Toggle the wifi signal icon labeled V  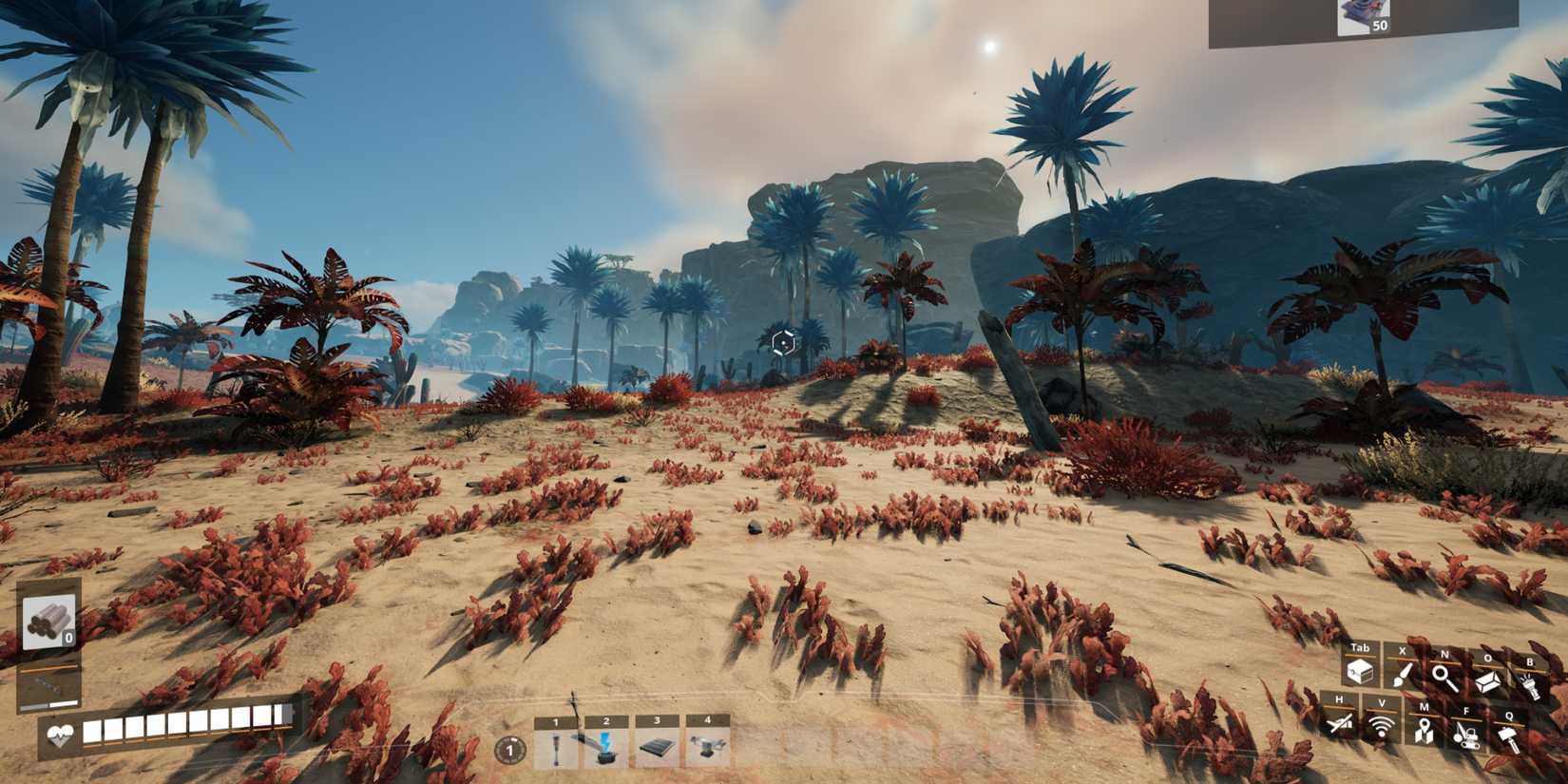[x=1380, y=728]
